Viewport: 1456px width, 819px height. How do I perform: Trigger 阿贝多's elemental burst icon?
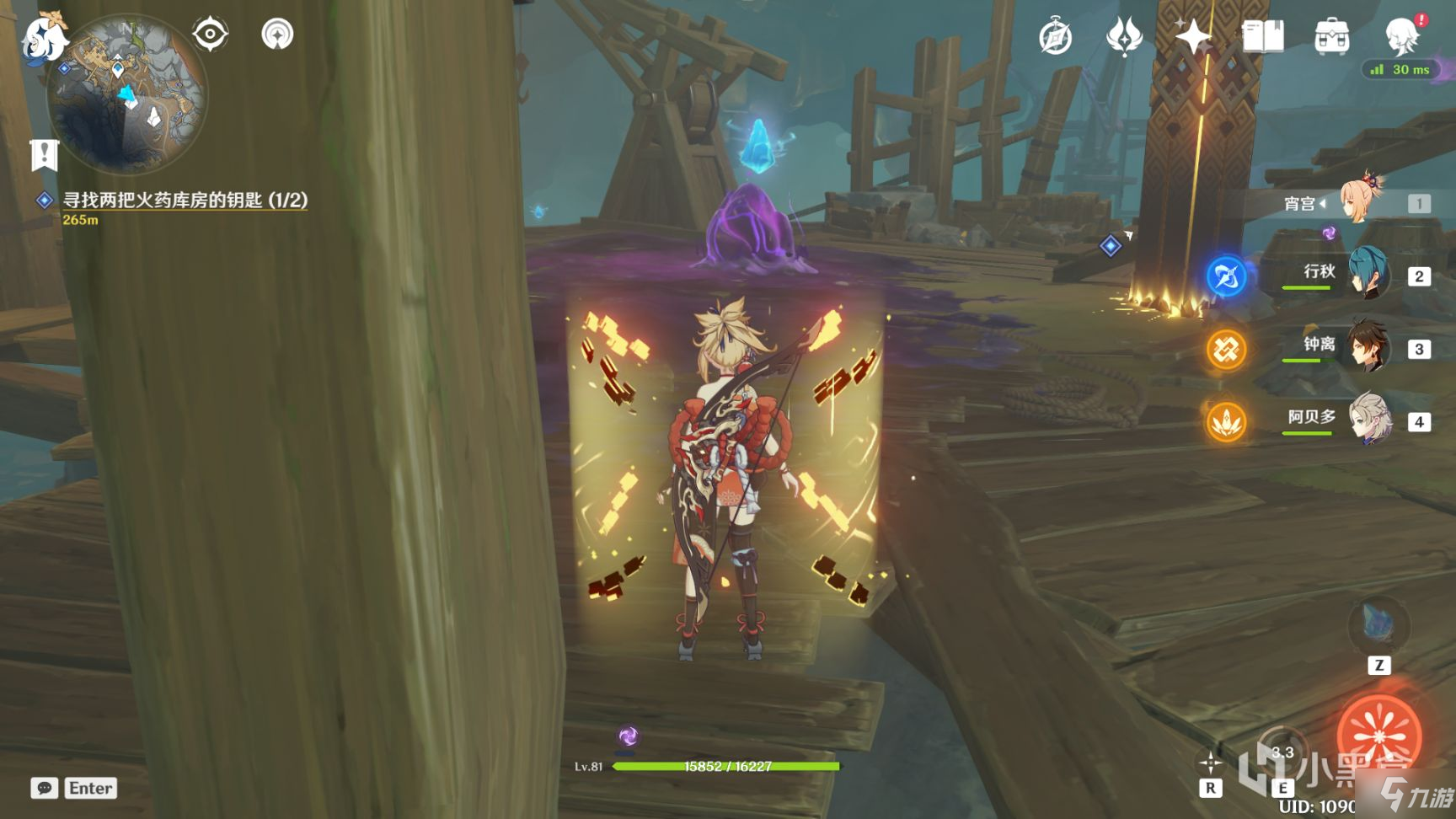pos(1226,421)
